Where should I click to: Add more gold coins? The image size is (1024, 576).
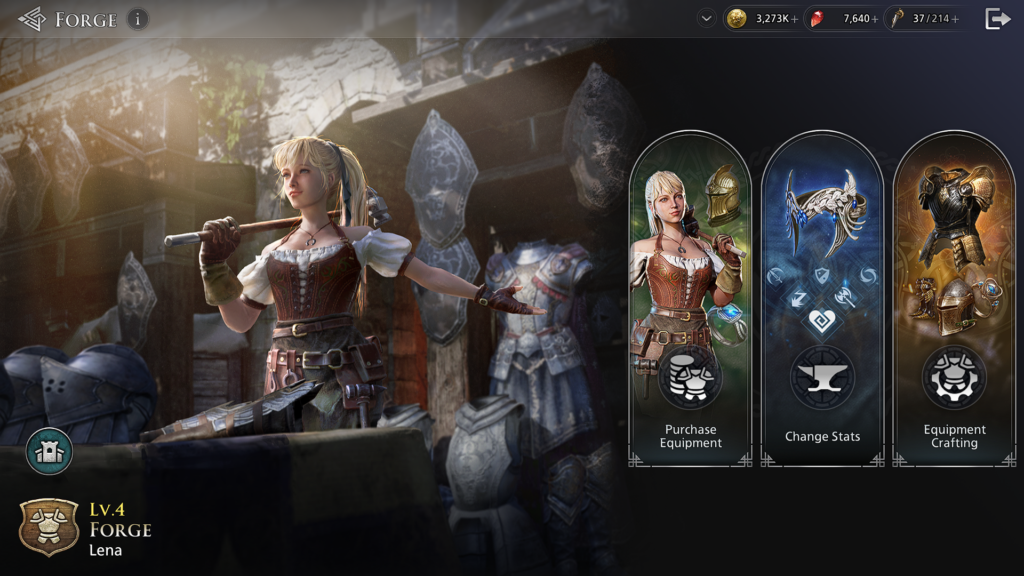(795, 19)
